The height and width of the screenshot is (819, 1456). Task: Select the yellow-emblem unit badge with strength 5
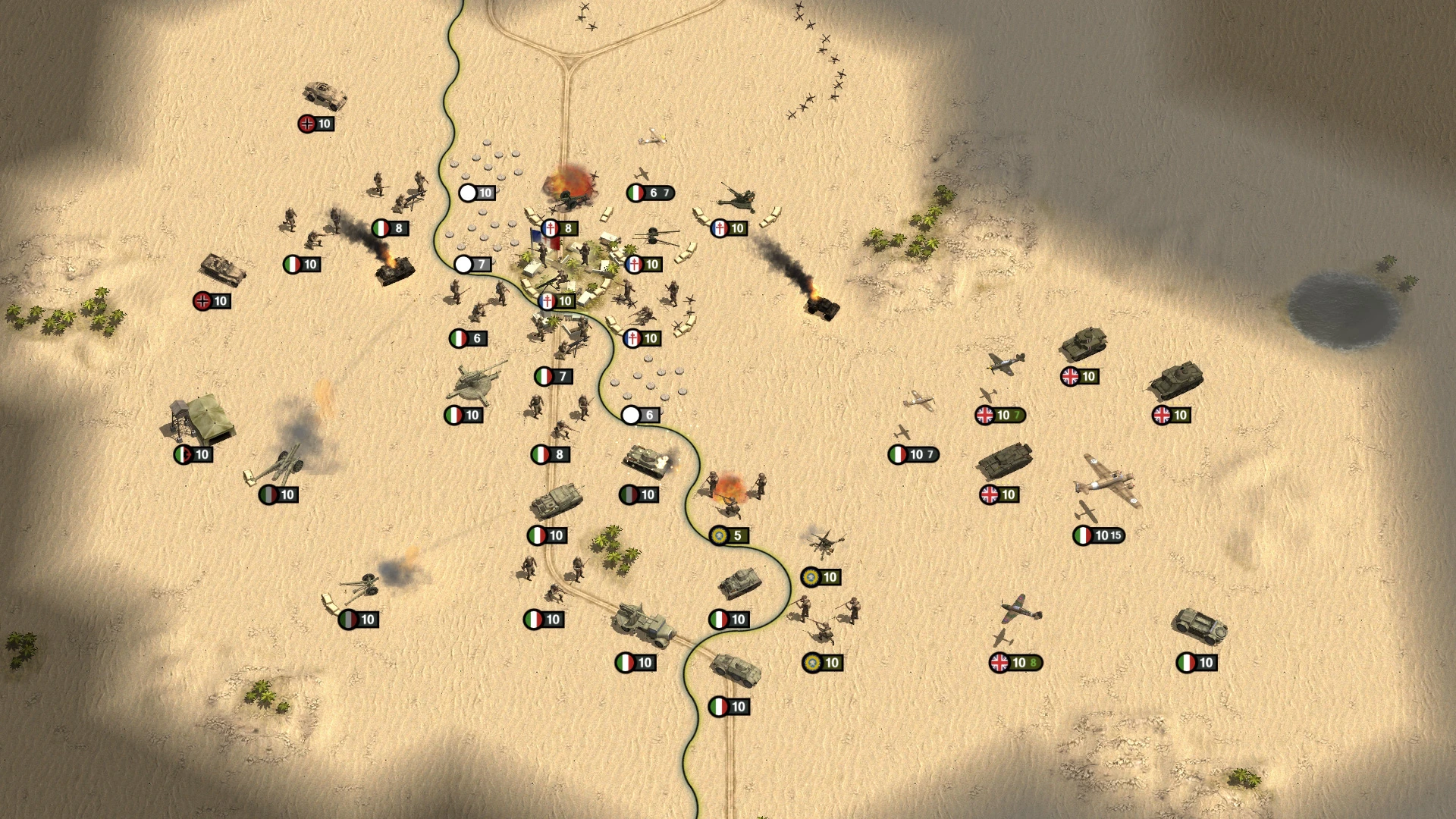click(730, 535)
